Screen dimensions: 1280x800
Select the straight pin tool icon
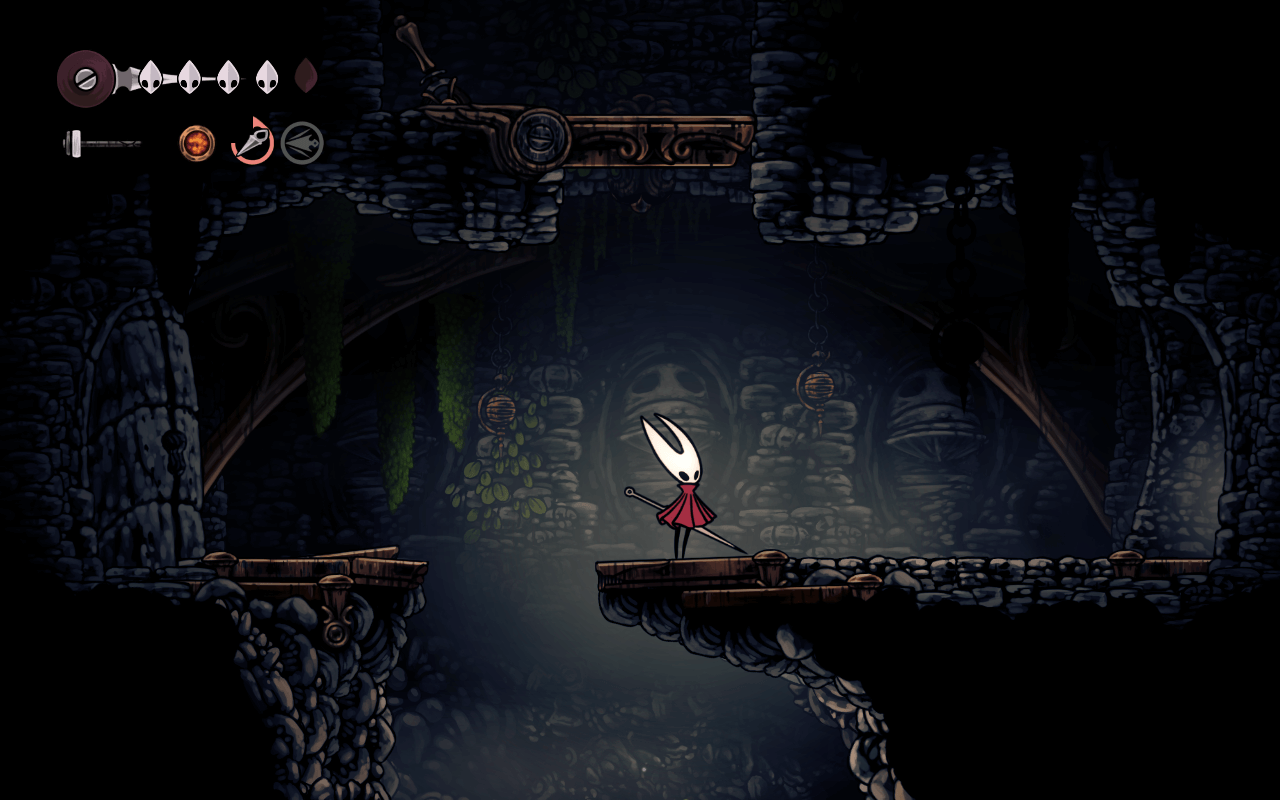pos(253,142)
